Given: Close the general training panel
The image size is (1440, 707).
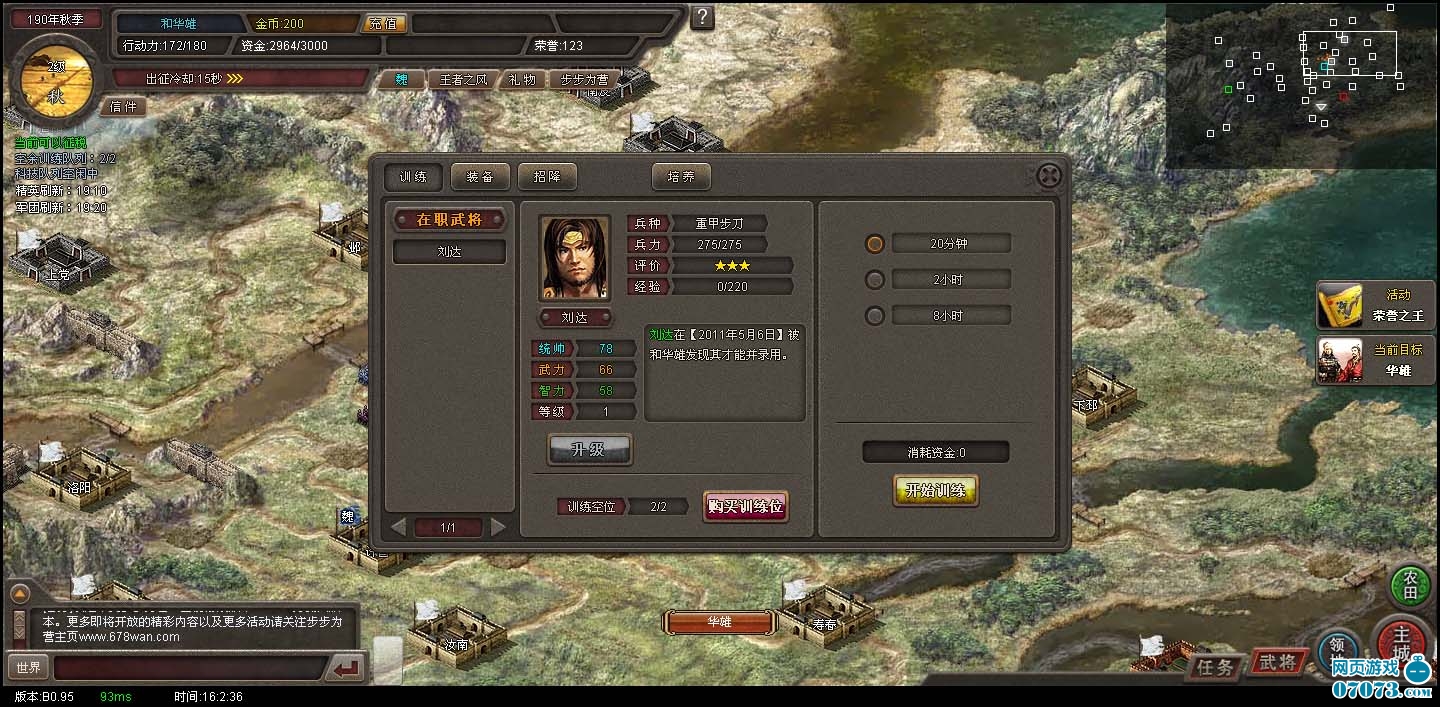Looking at the screenshot, I should (1048, 176).
